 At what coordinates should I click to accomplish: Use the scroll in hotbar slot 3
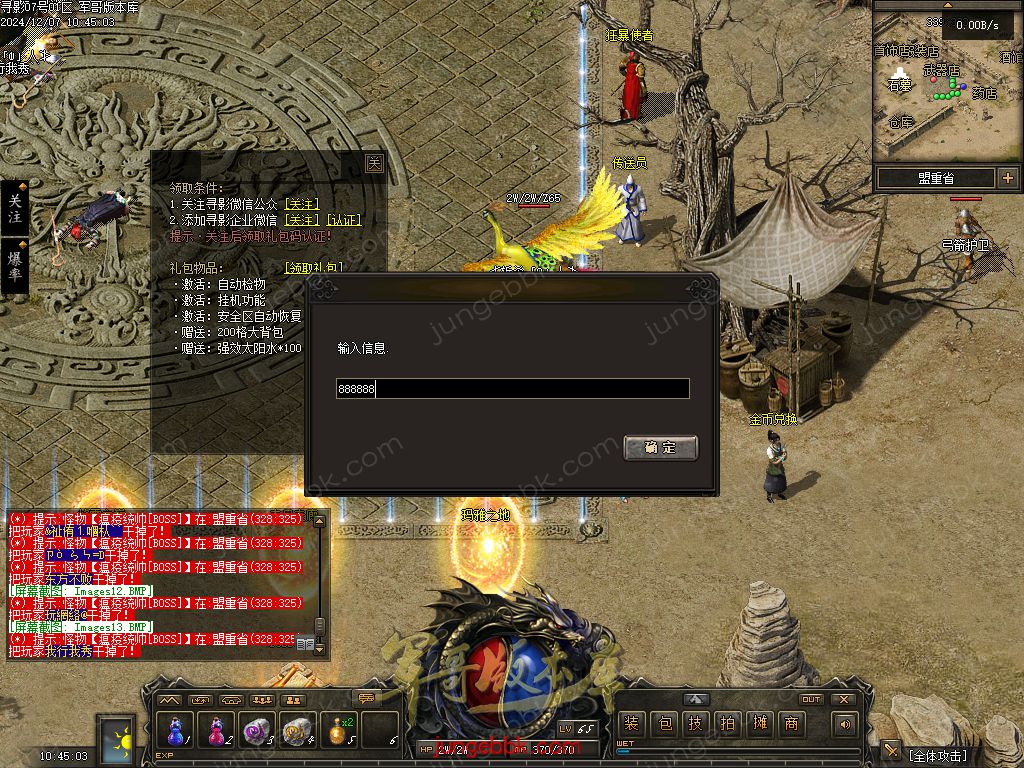(257, 731)
